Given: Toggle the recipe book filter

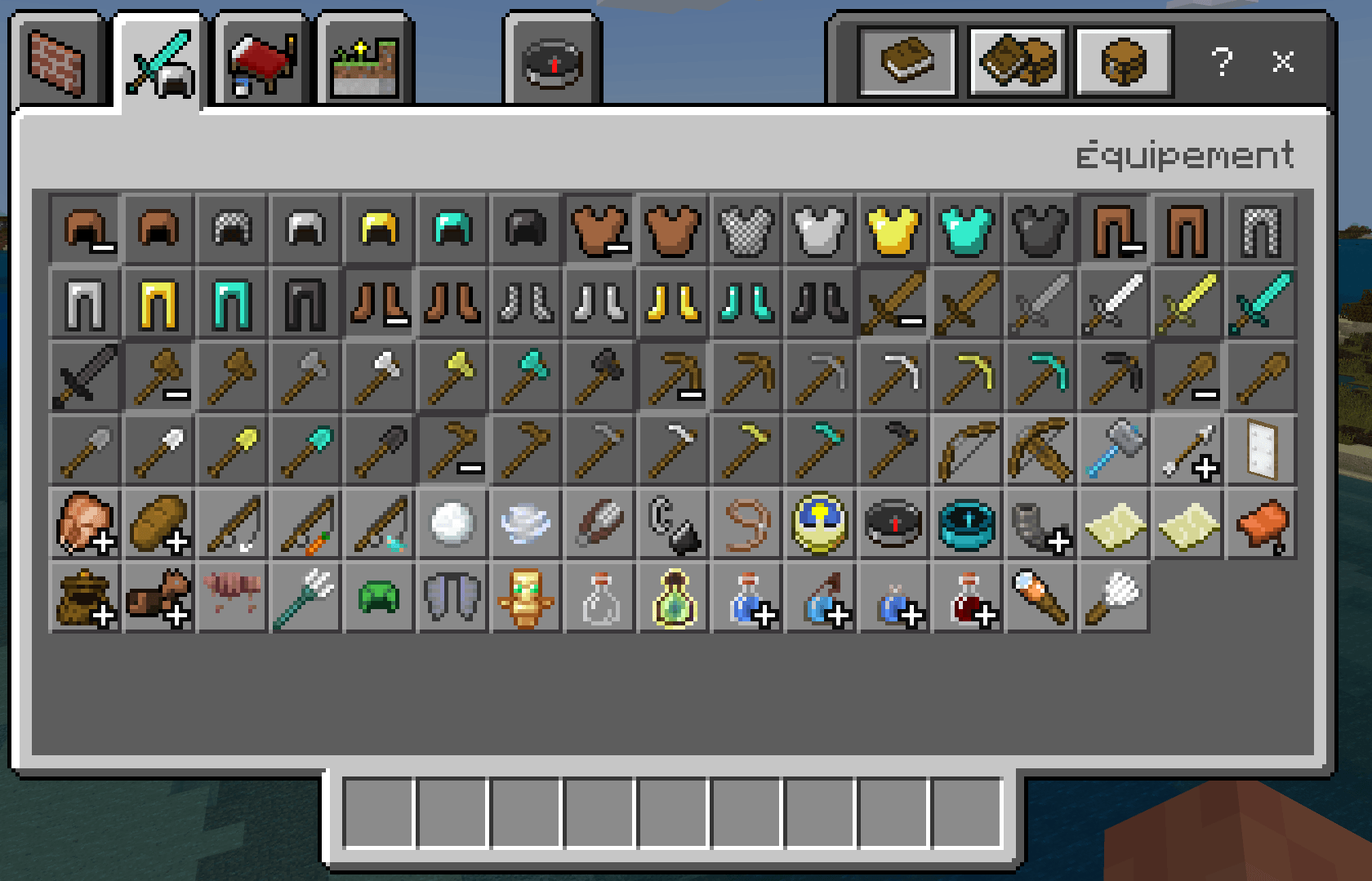Looking at the screenshot, I should coord(907,61).
